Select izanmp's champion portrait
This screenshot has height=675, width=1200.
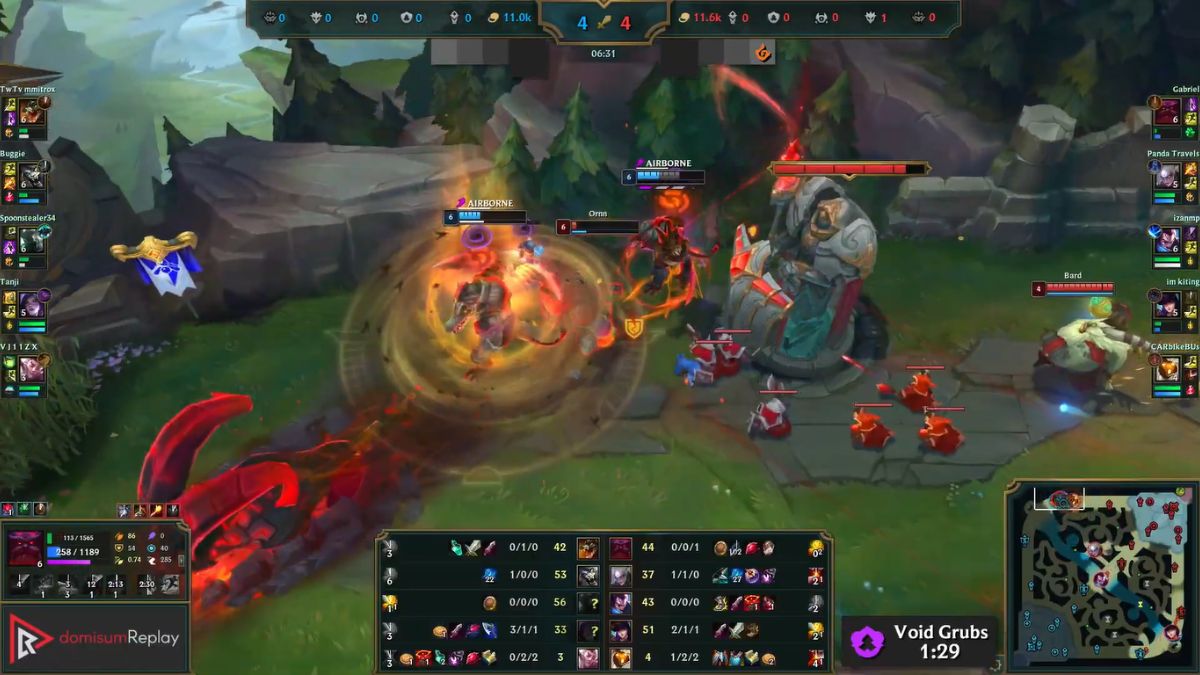coord(1167,240)
